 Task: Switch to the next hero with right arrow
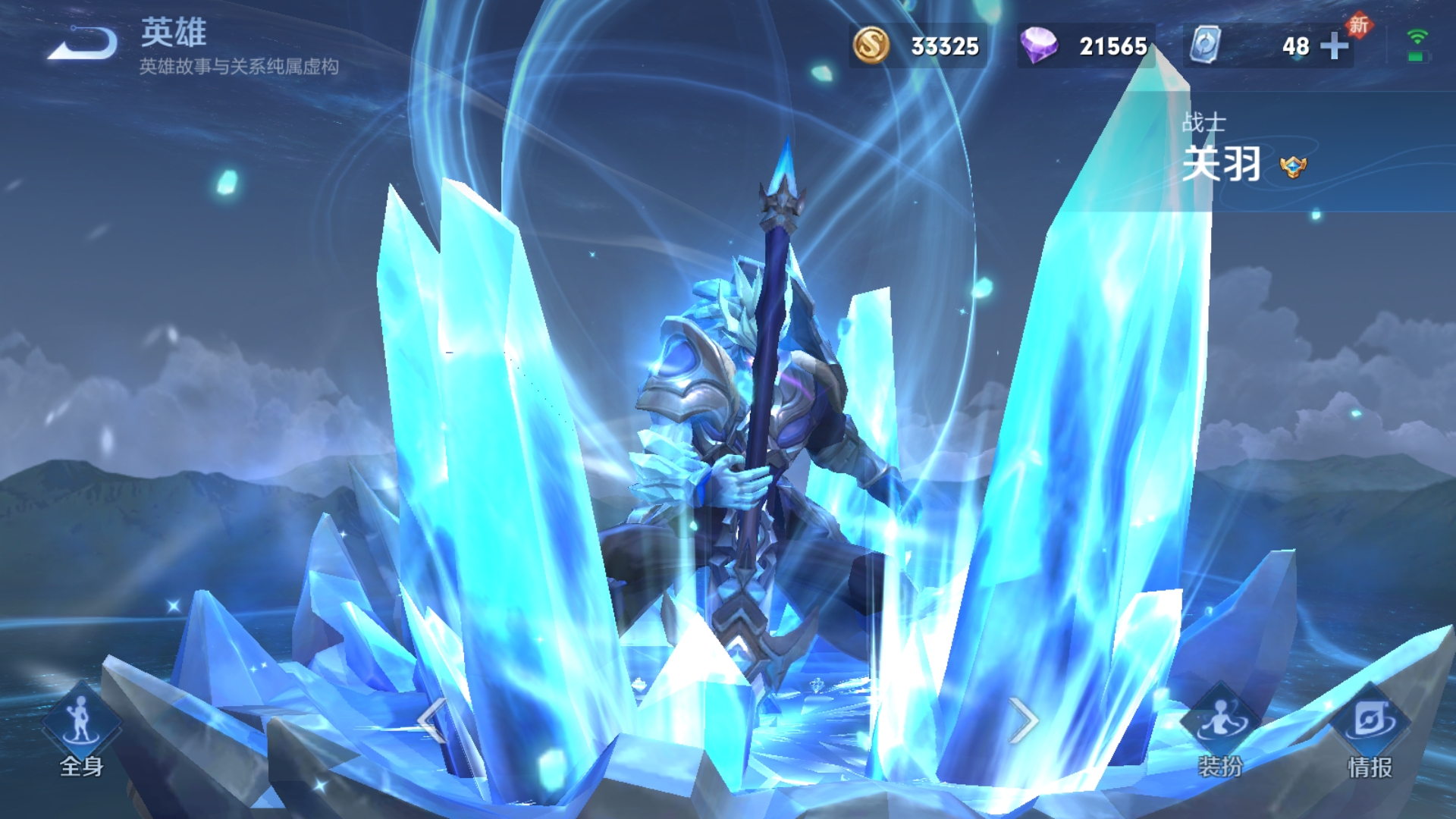pos(1023,720)
